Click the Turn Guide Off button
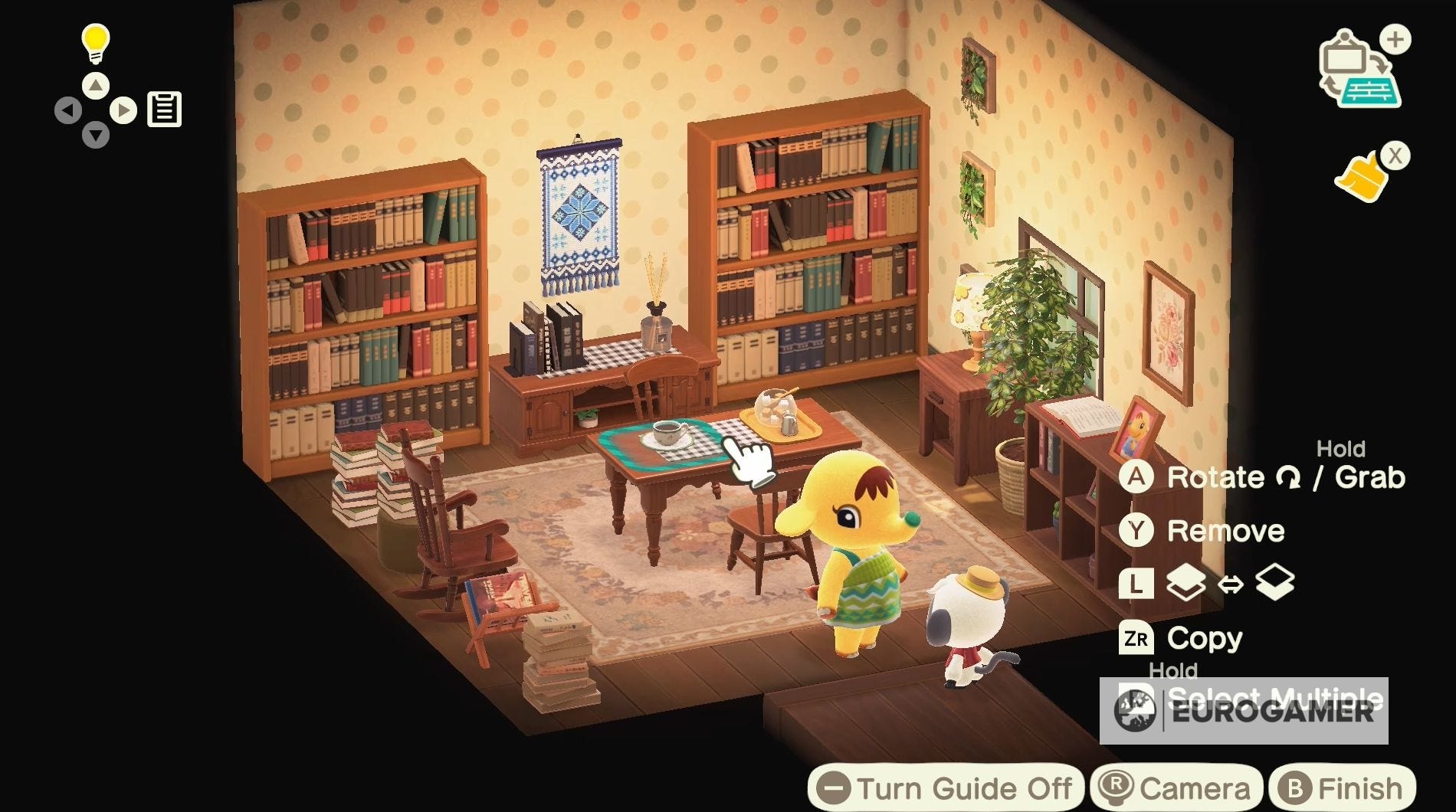The height and width of the screenshot is (812, 1456). tap(950, 786)
